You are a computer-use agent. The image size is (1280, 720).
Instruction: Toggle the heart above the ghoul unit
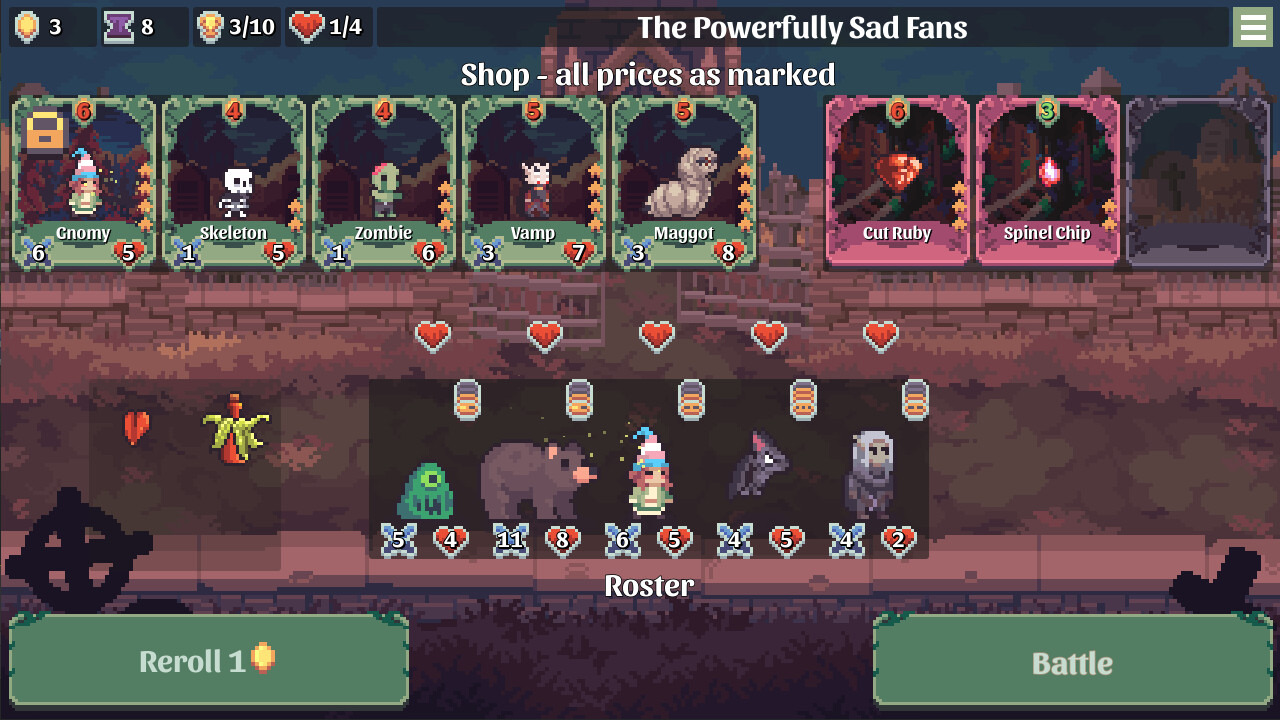[x=881, y=335]
